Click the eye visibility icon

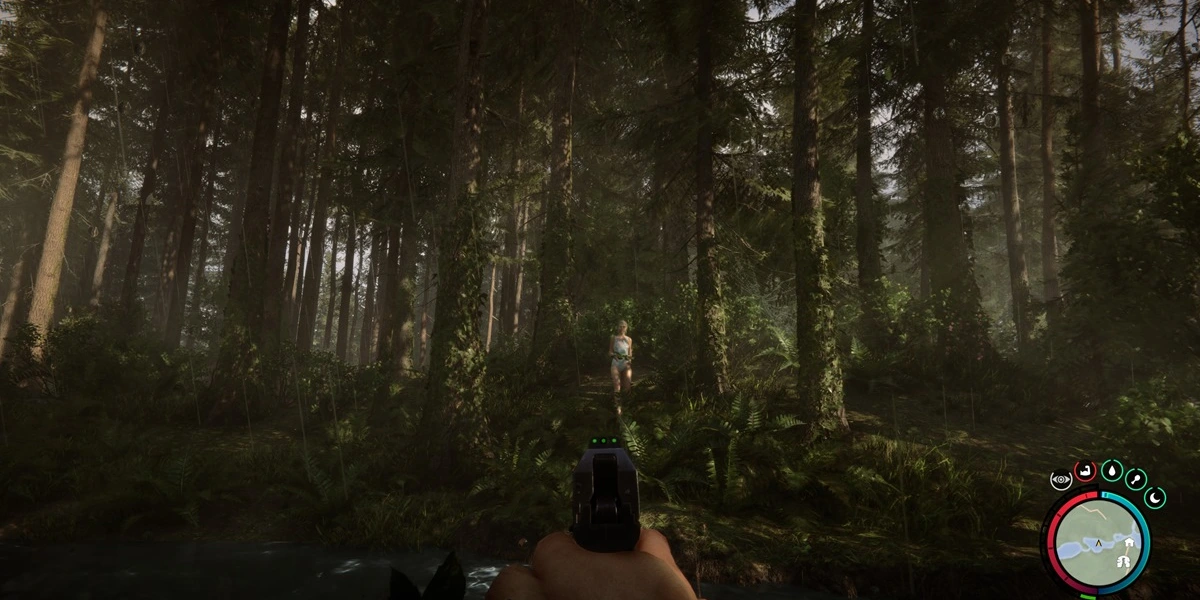(x=1060, y=480)
